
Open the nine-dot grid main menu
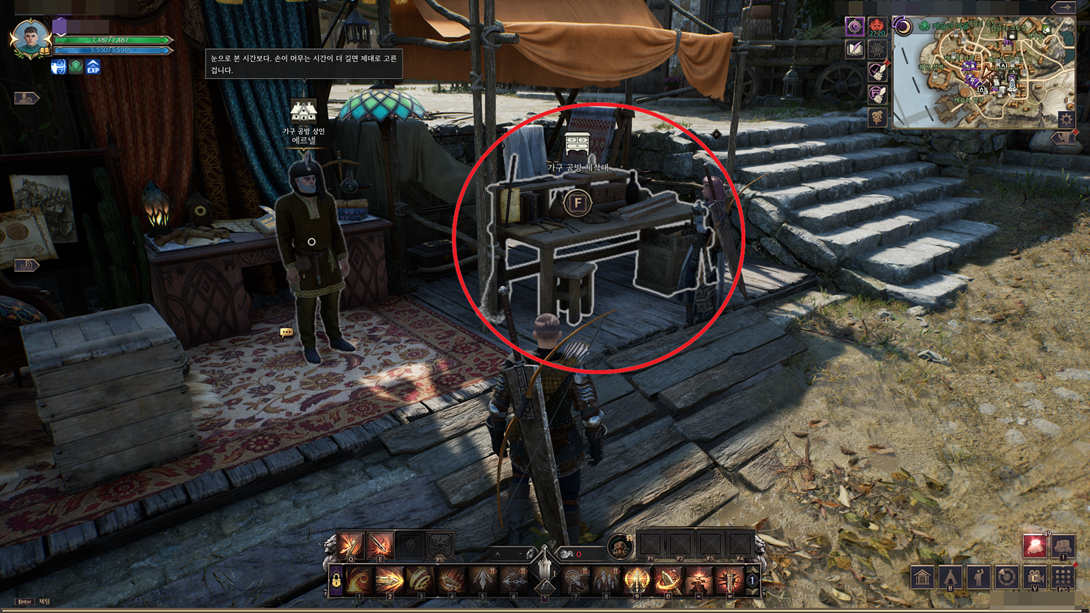coord(1063,578)
